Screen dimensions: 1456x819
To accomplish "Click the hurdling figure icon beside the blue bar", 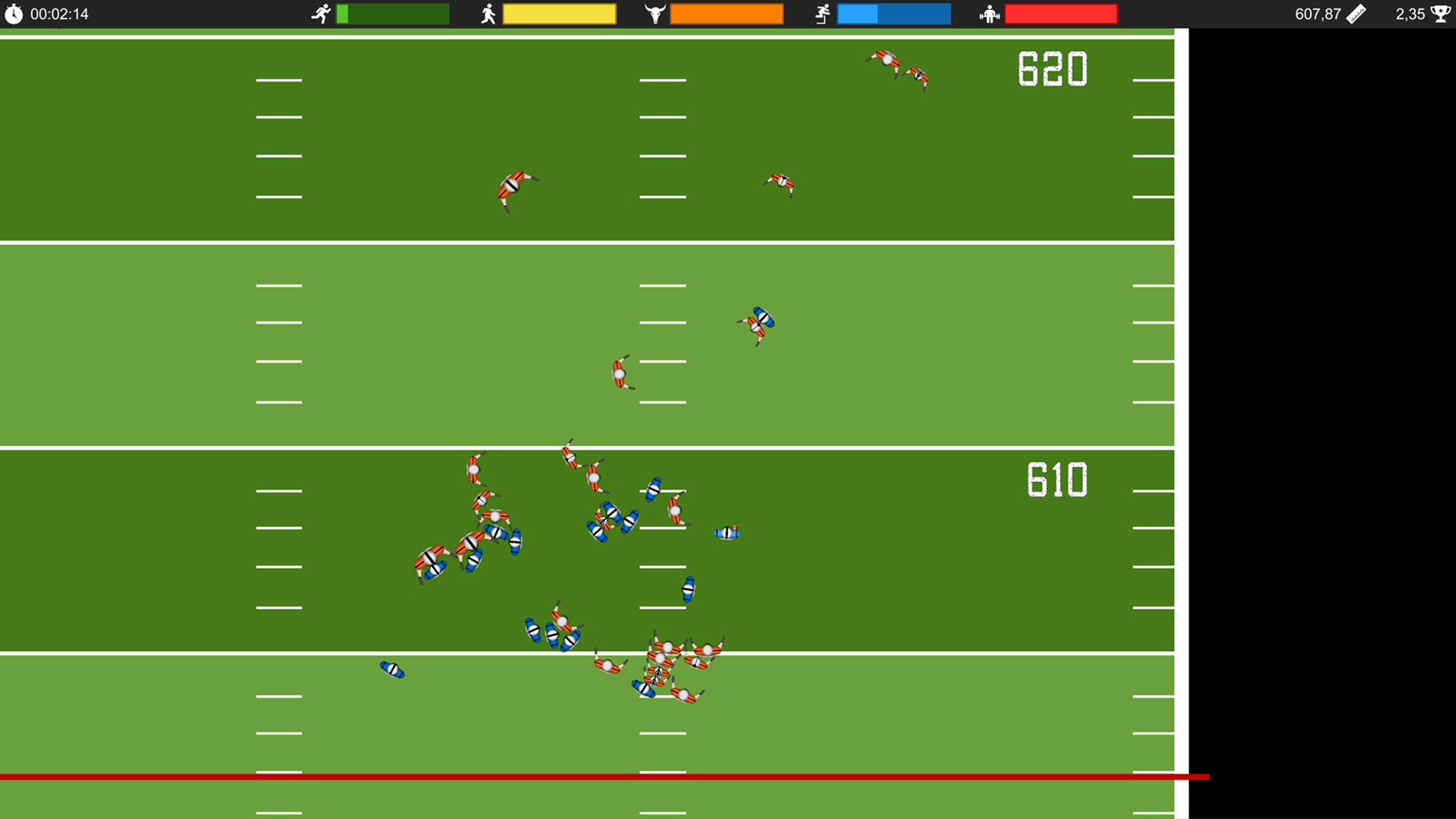I will [x=821, y=13].
